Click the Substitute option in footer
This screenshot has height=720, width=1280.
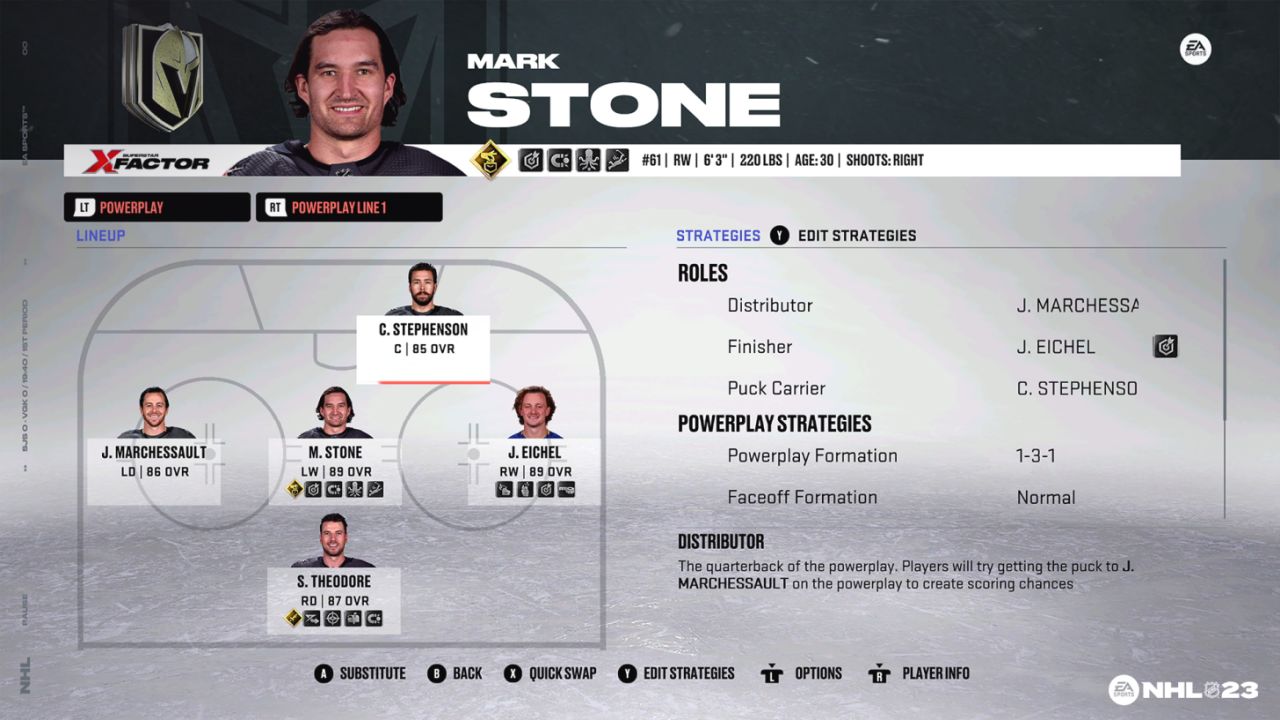(x=360, y=674)
